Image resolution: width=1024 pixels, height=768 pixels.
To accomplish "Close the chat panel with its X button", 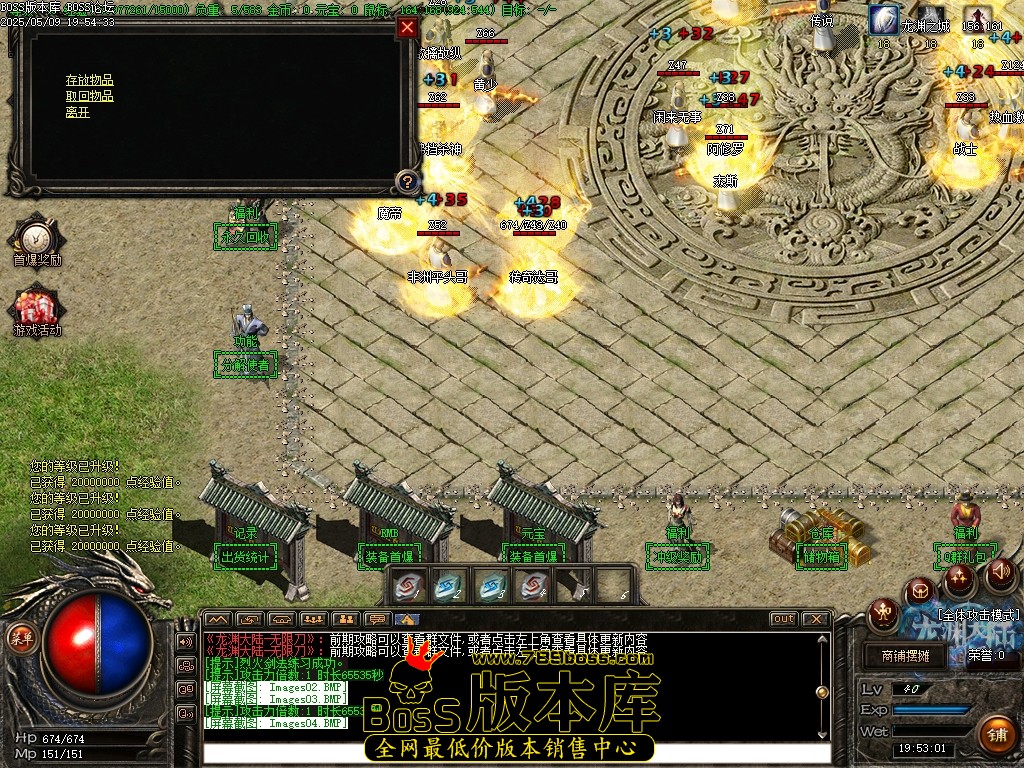I will [816, 619].
